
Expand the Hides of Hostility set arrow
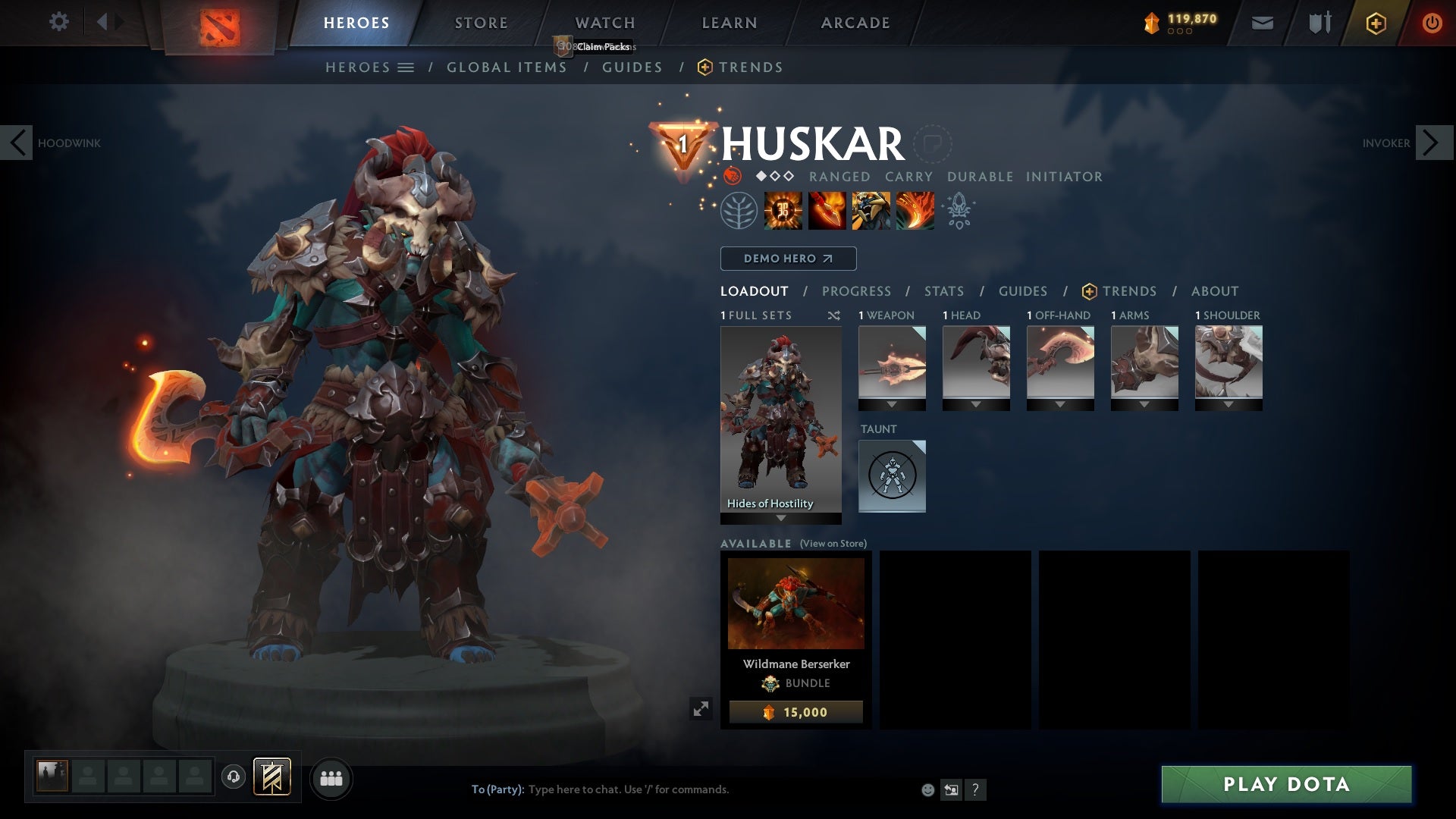[x=780, y=519]
